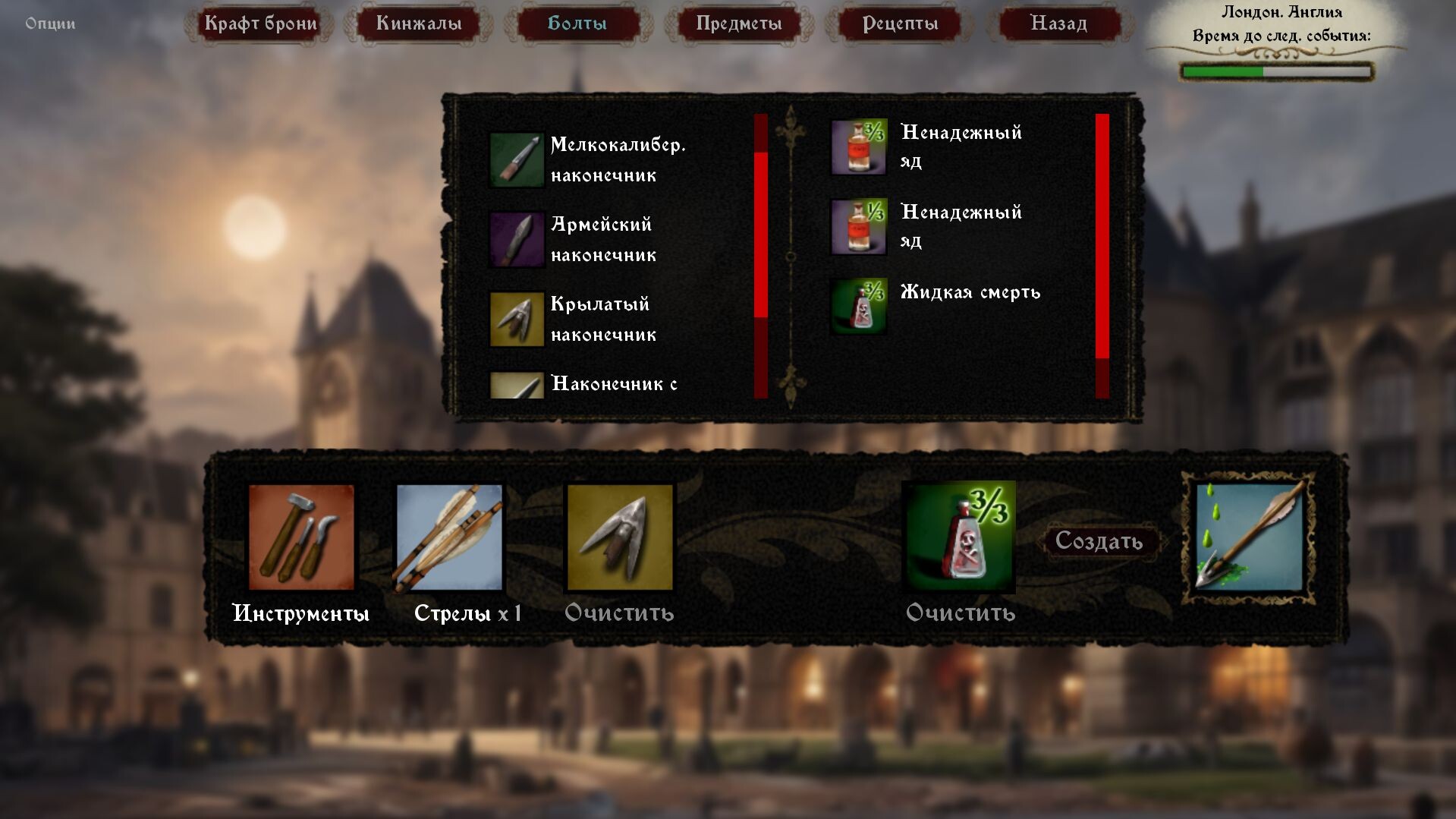Screen dimensions: 1456x819
Task: Open the Предметы tab
Action: 739,24
